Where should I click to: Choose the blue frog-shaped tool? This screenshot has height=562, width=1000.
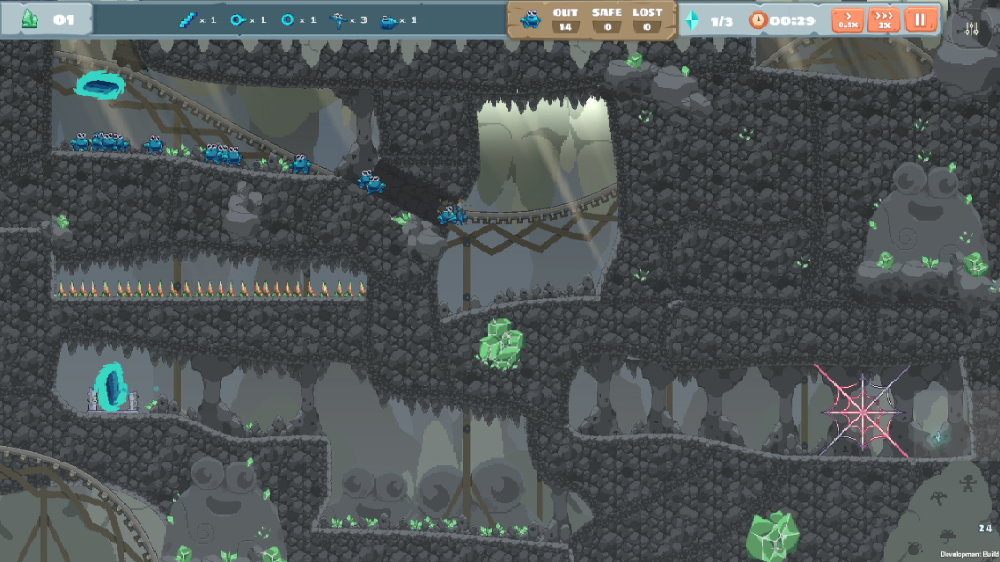coord(388,20)
